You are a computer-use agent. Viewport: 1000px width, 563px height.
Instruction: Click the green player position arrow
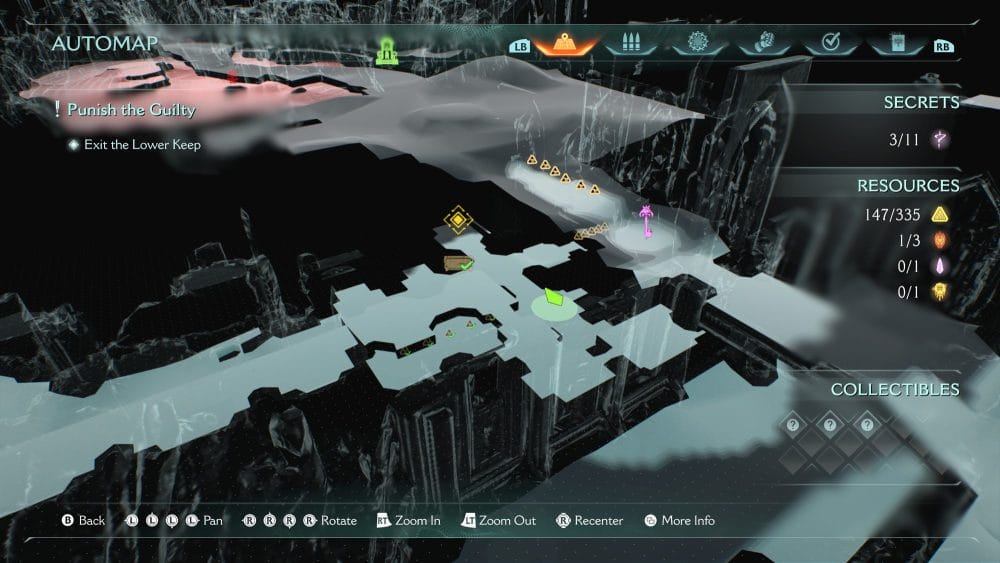pos(553,298)
